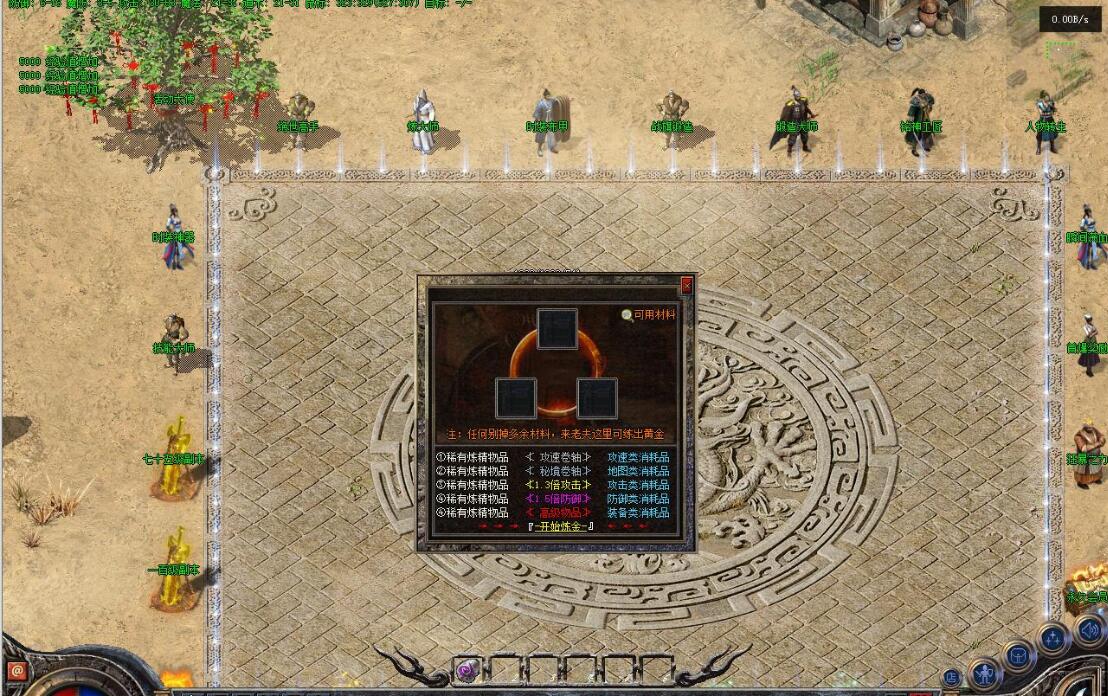Viewport: 1108px width, 696px height.
Task: Choose the 1.3倍攻击 option
Action: pyautogui.click(x=558, y=485)
